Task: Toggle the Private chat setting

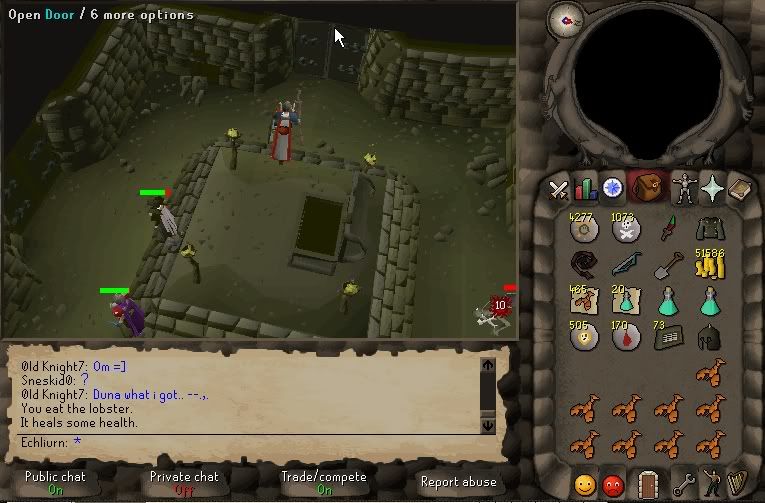Action: tap(184, 482)
